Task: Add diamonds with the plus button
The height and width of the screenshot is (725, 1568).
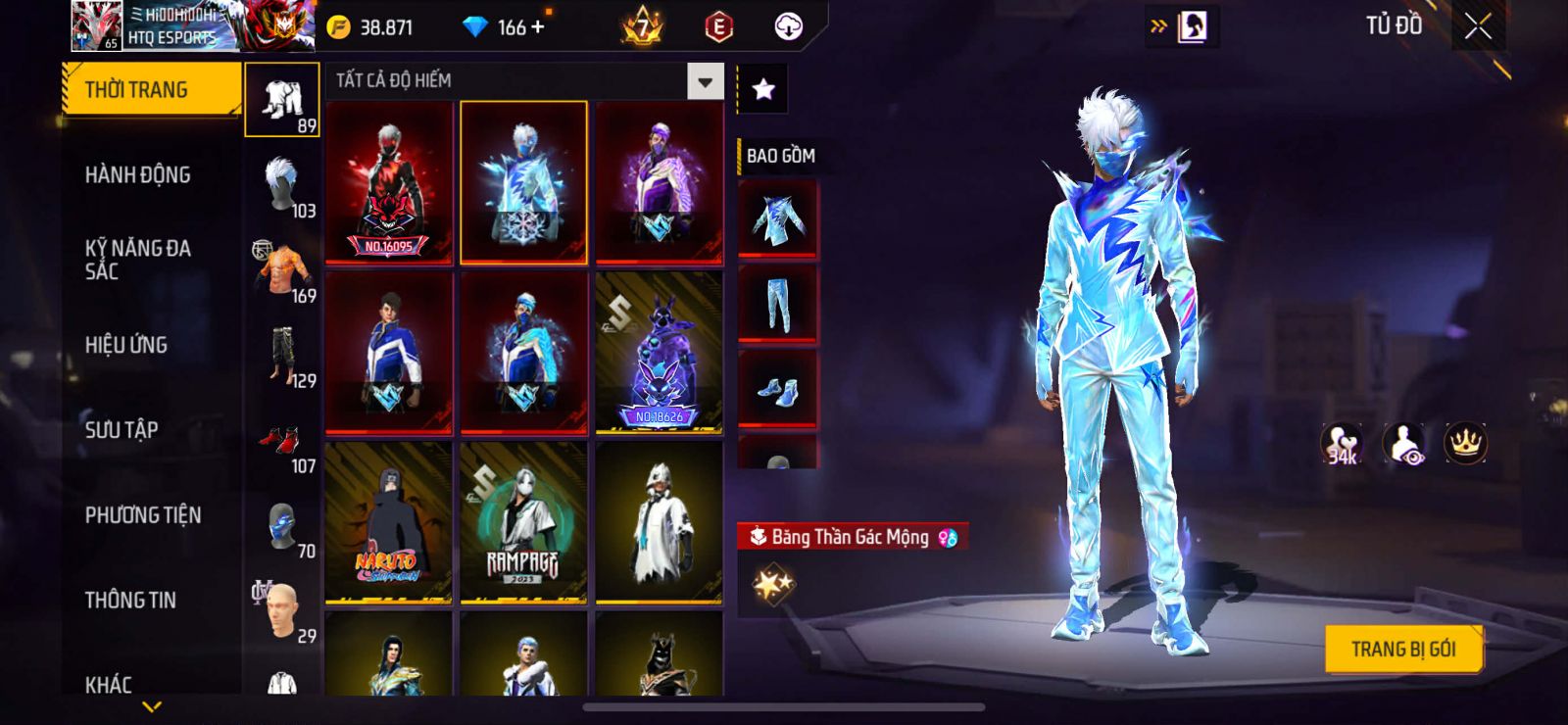Action: click(x=537, y=27)
